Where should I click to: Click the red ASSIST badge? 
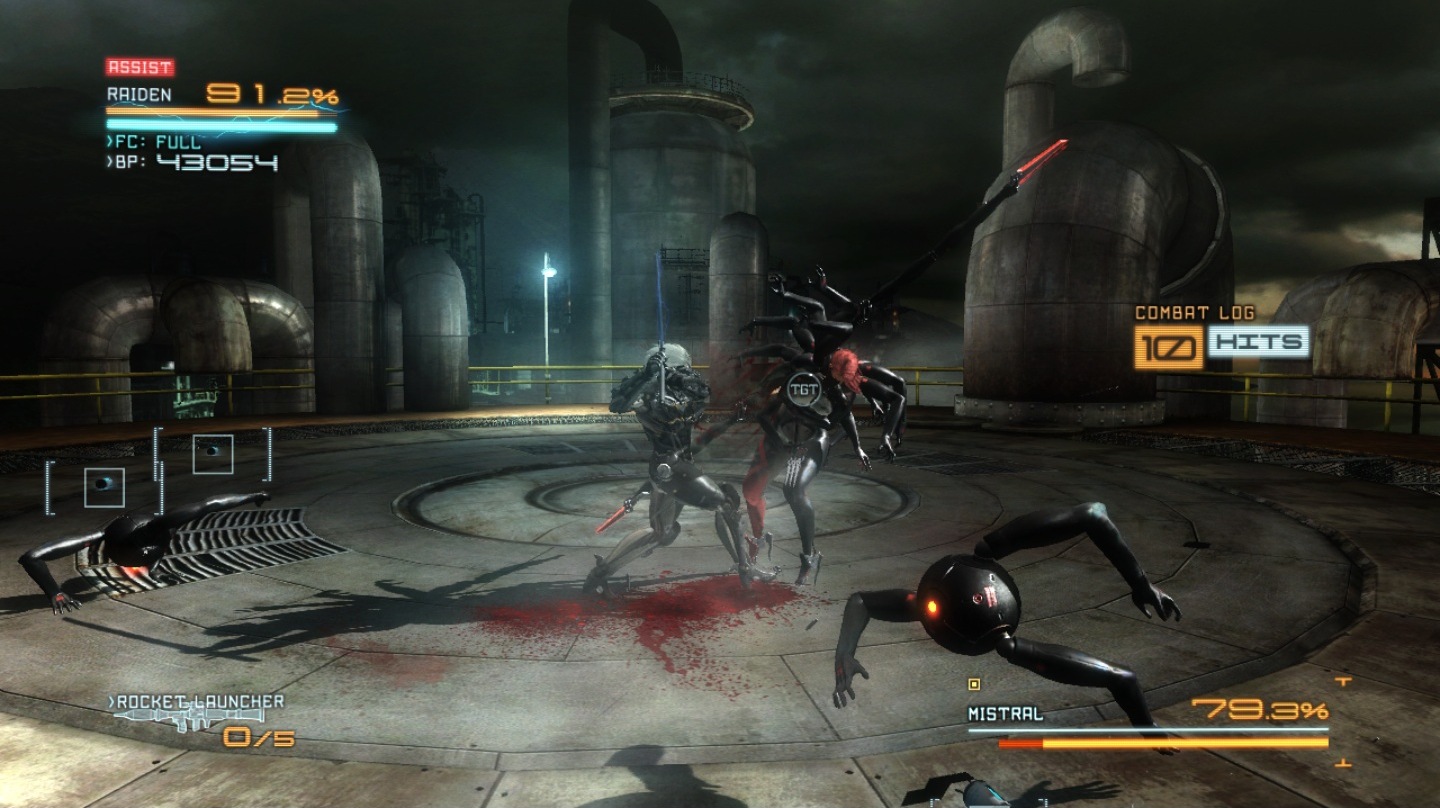tap(140, 68)
